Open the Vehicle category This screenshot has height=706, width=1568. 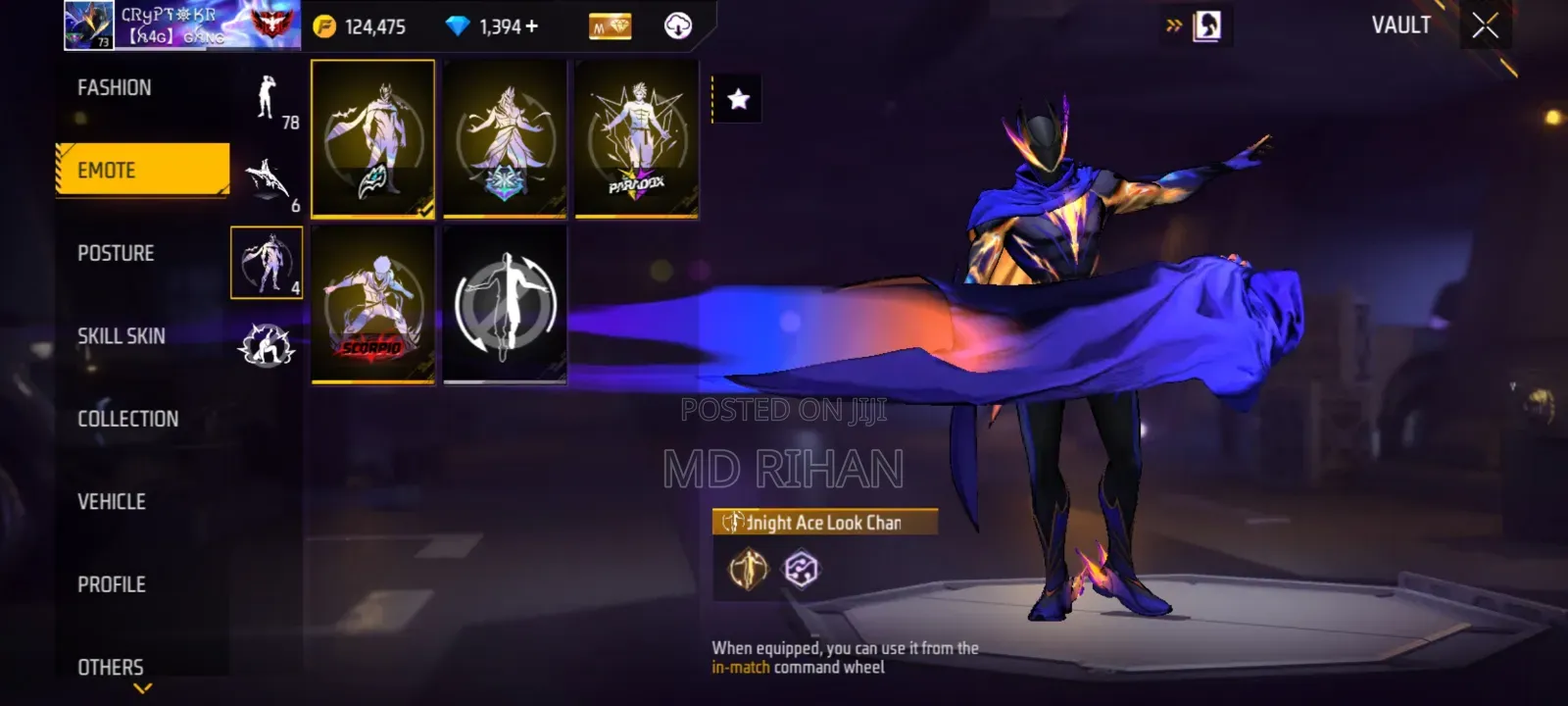[x=112, y=502]
